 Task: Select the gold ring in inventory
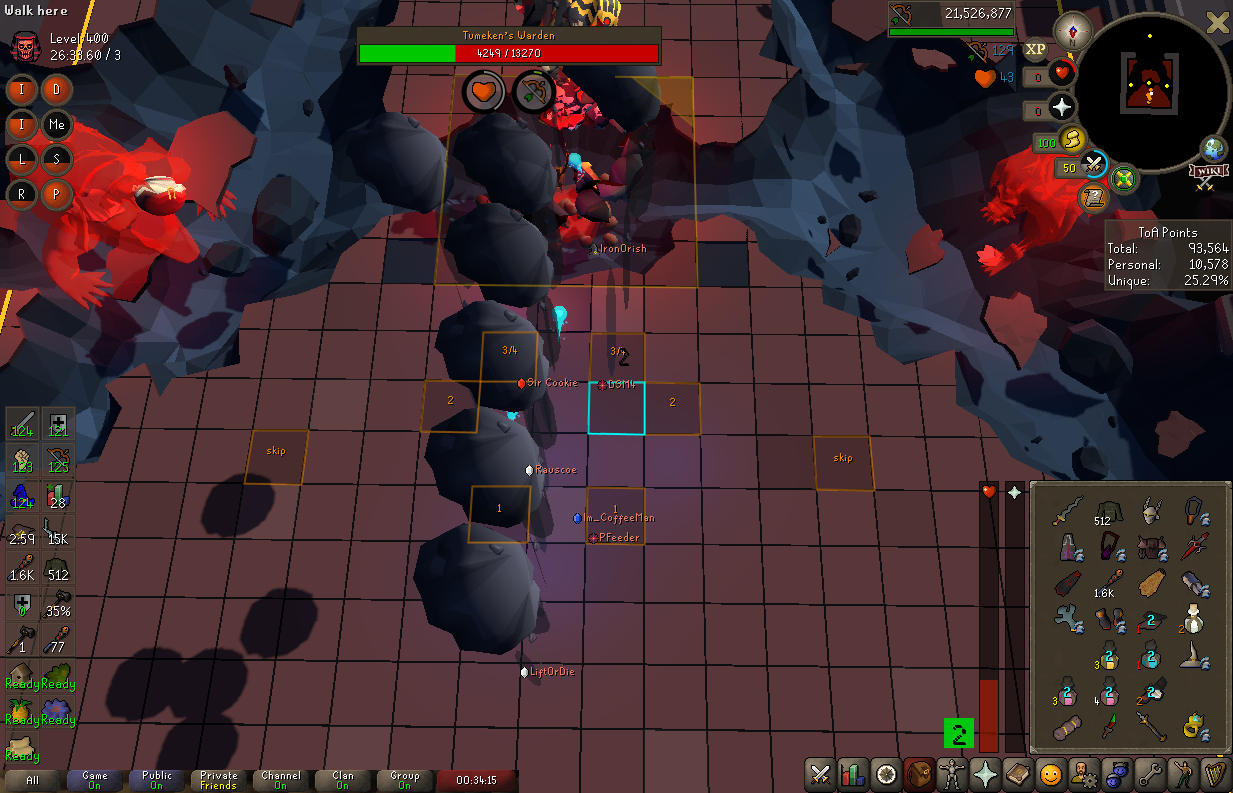click(1193, 723)
